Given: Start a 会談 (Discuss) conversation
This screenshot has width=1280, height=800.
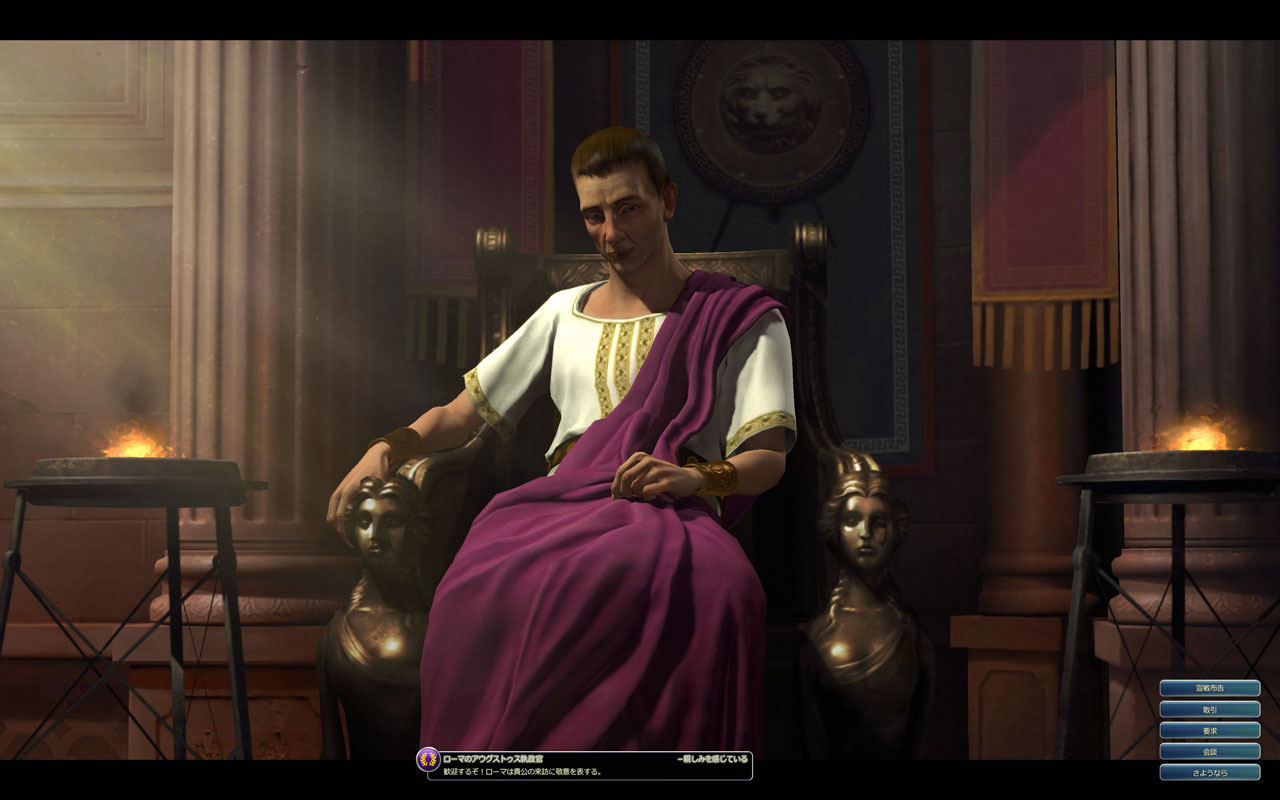Looking at the screenshot, I should coord(1209,751).
